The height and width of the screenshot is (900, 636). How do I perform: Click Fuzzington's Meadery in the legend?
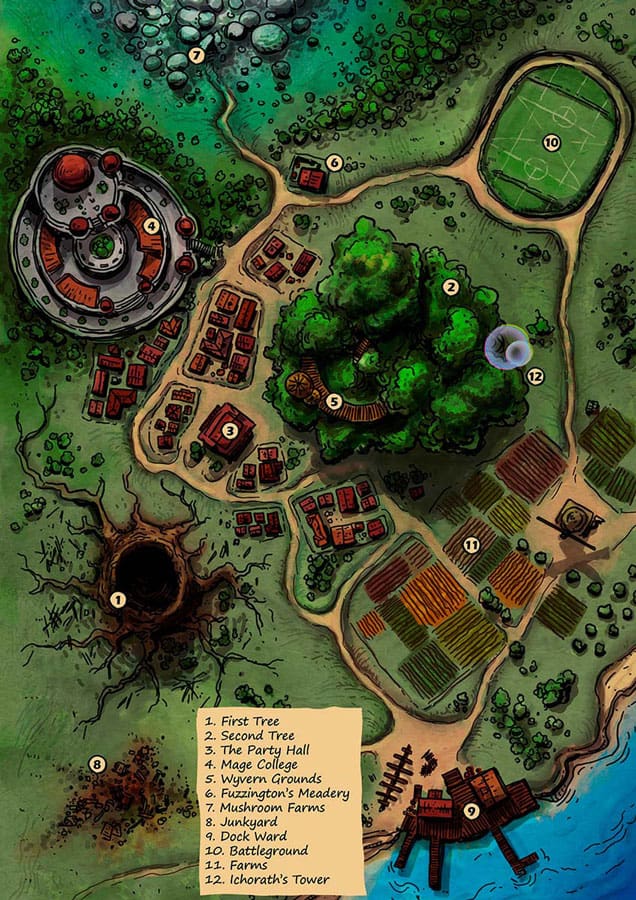pos(276,793)
